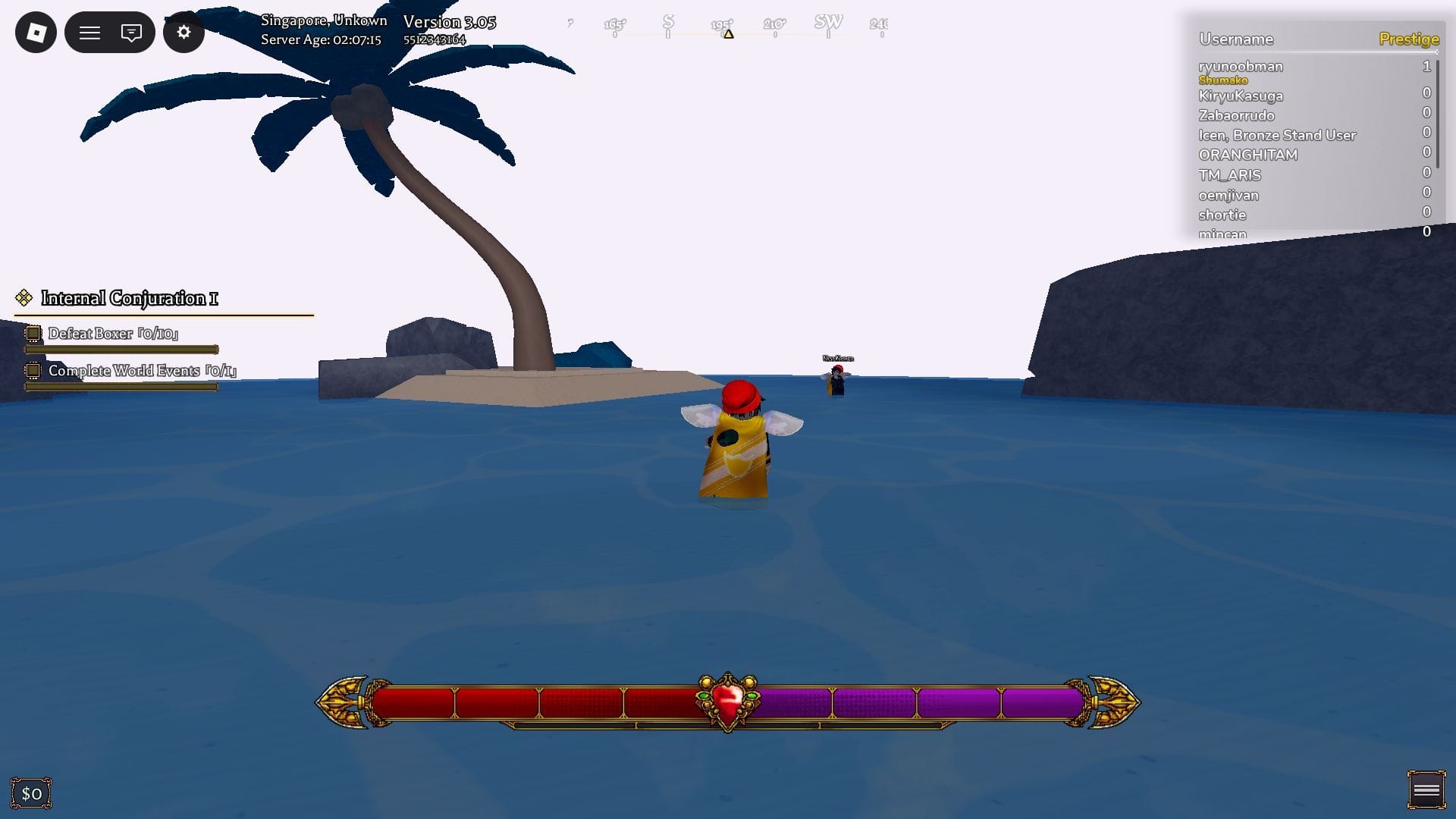The width and height of the screenshot is (1456, 819).
Task: Click the diamond emblem beside Internal Conjuration I
Action: 23,297
